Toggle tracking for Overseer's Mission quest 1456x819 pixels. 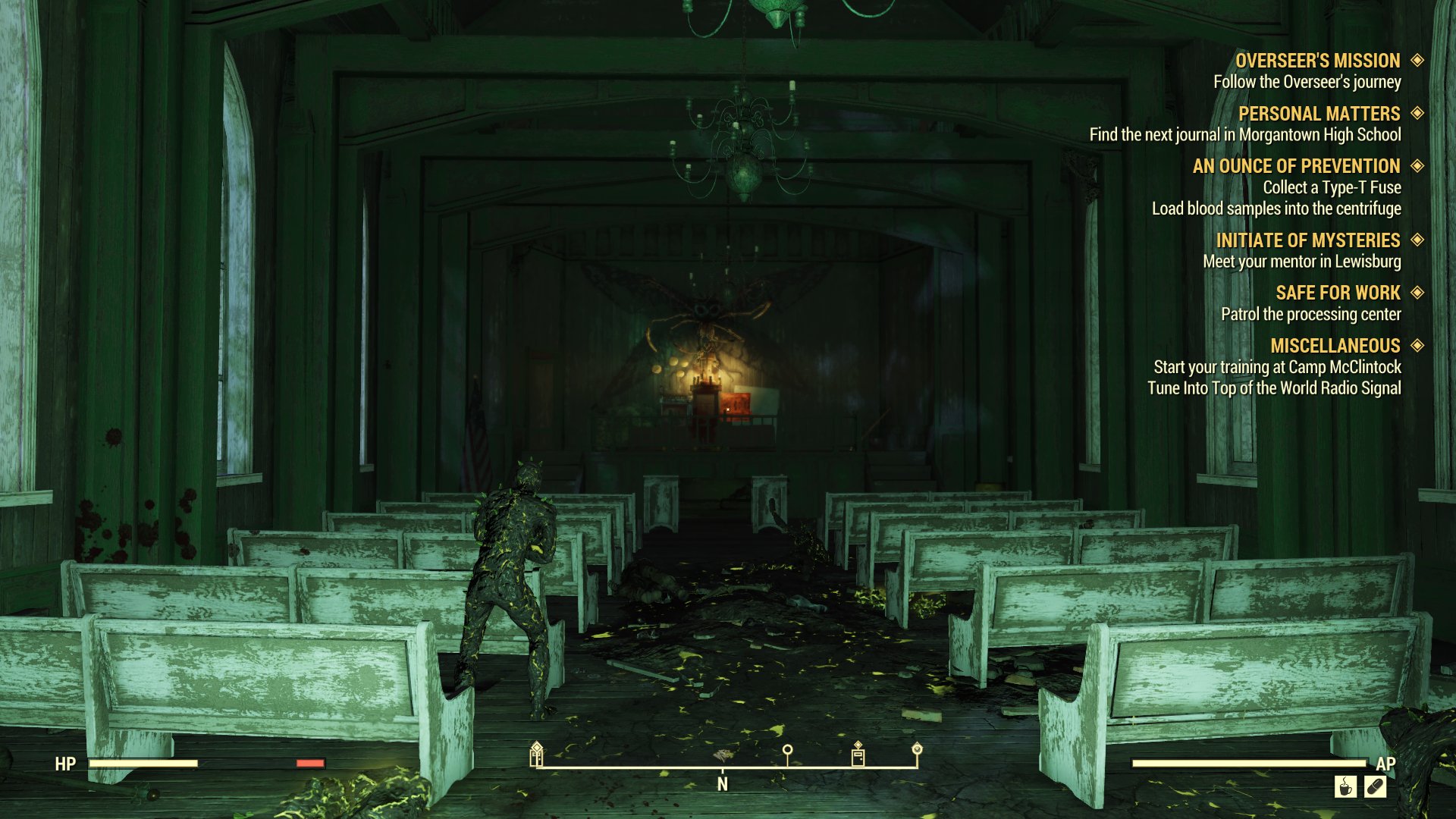pyautogui.click(x=1417, y=61)
